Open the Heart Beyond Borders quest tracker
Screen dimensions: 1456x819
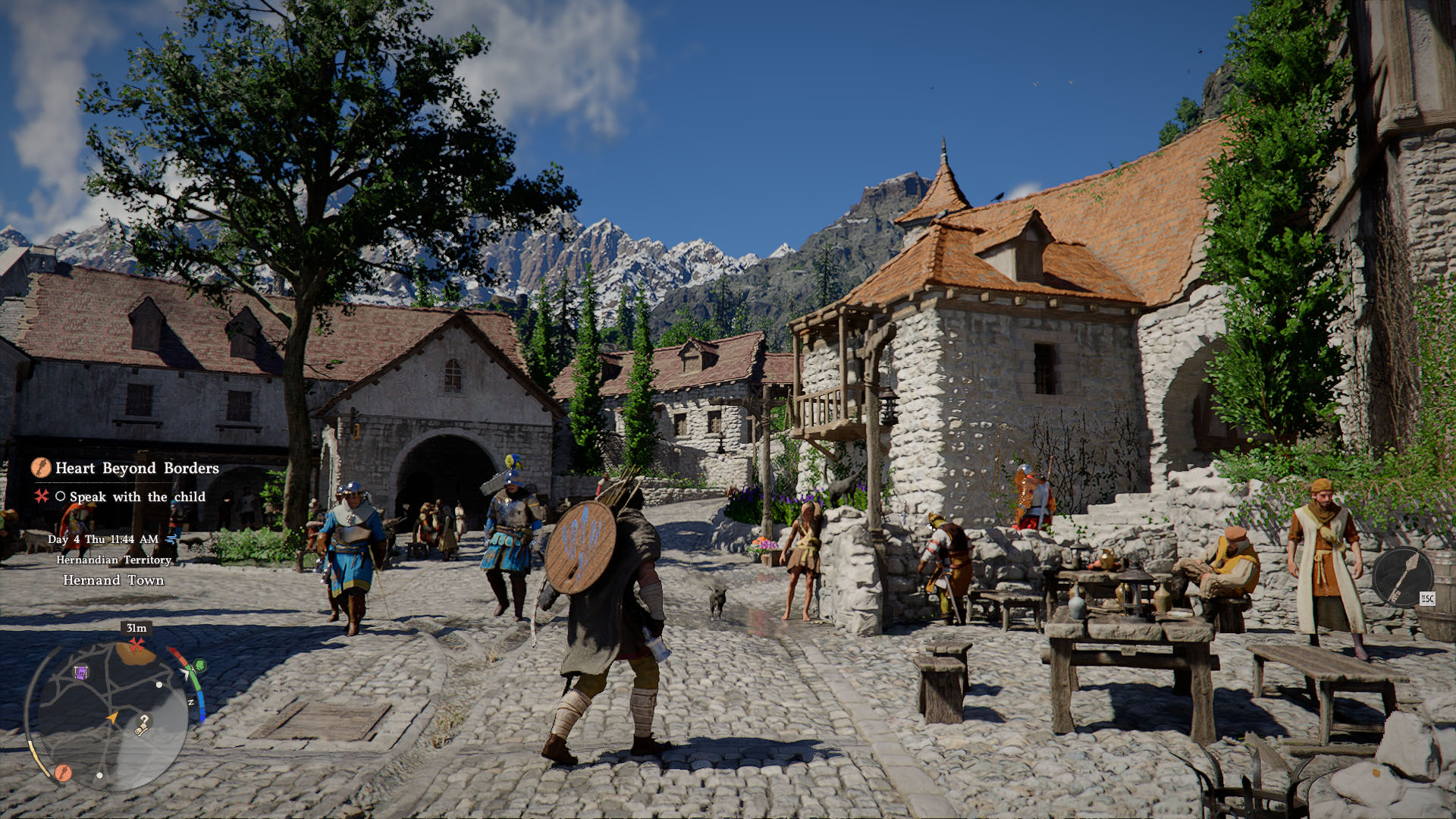click(136, 469)
